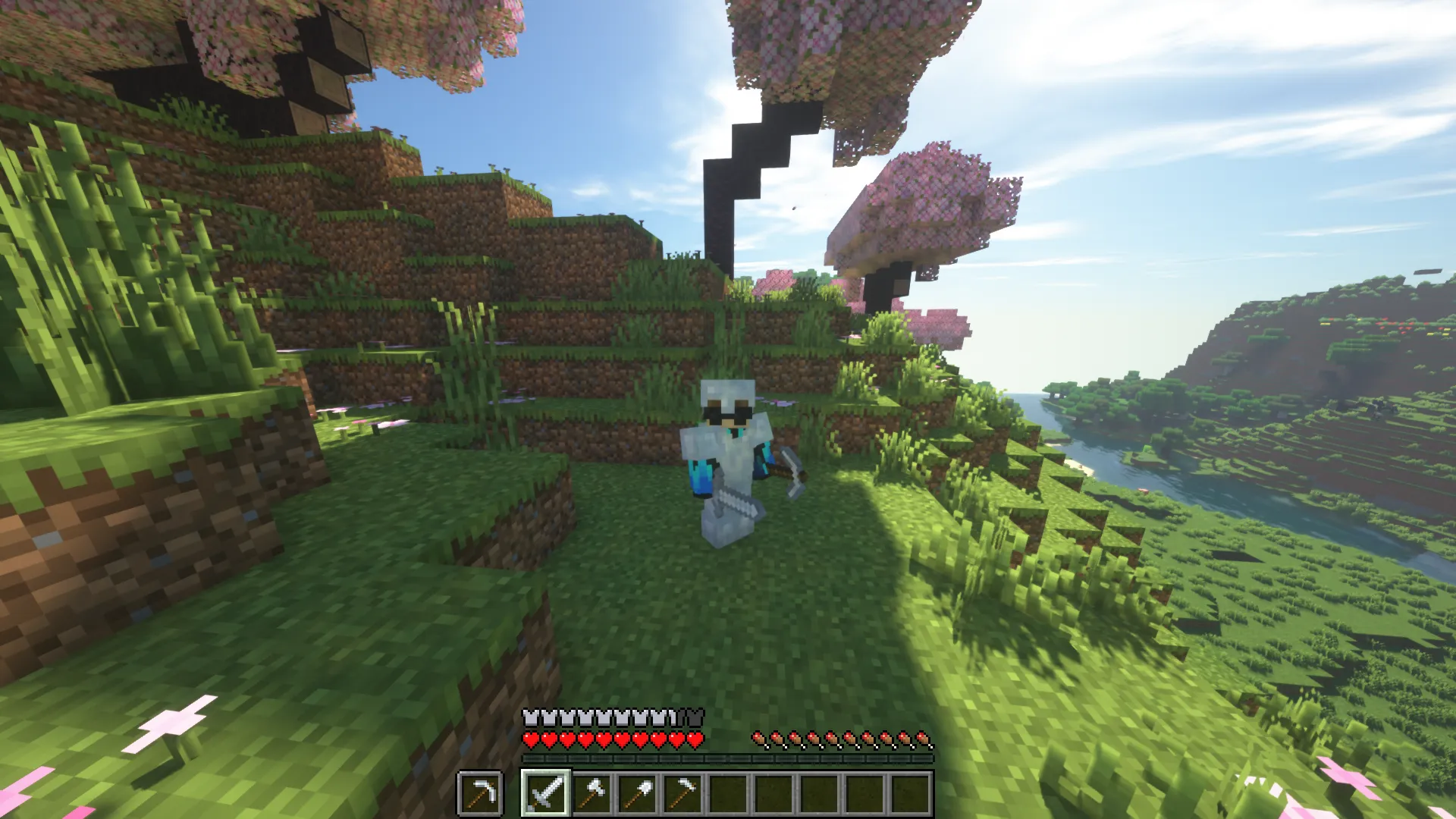
Task: Click the last drumstick in the hunger bar
Action: coord(924,739)
